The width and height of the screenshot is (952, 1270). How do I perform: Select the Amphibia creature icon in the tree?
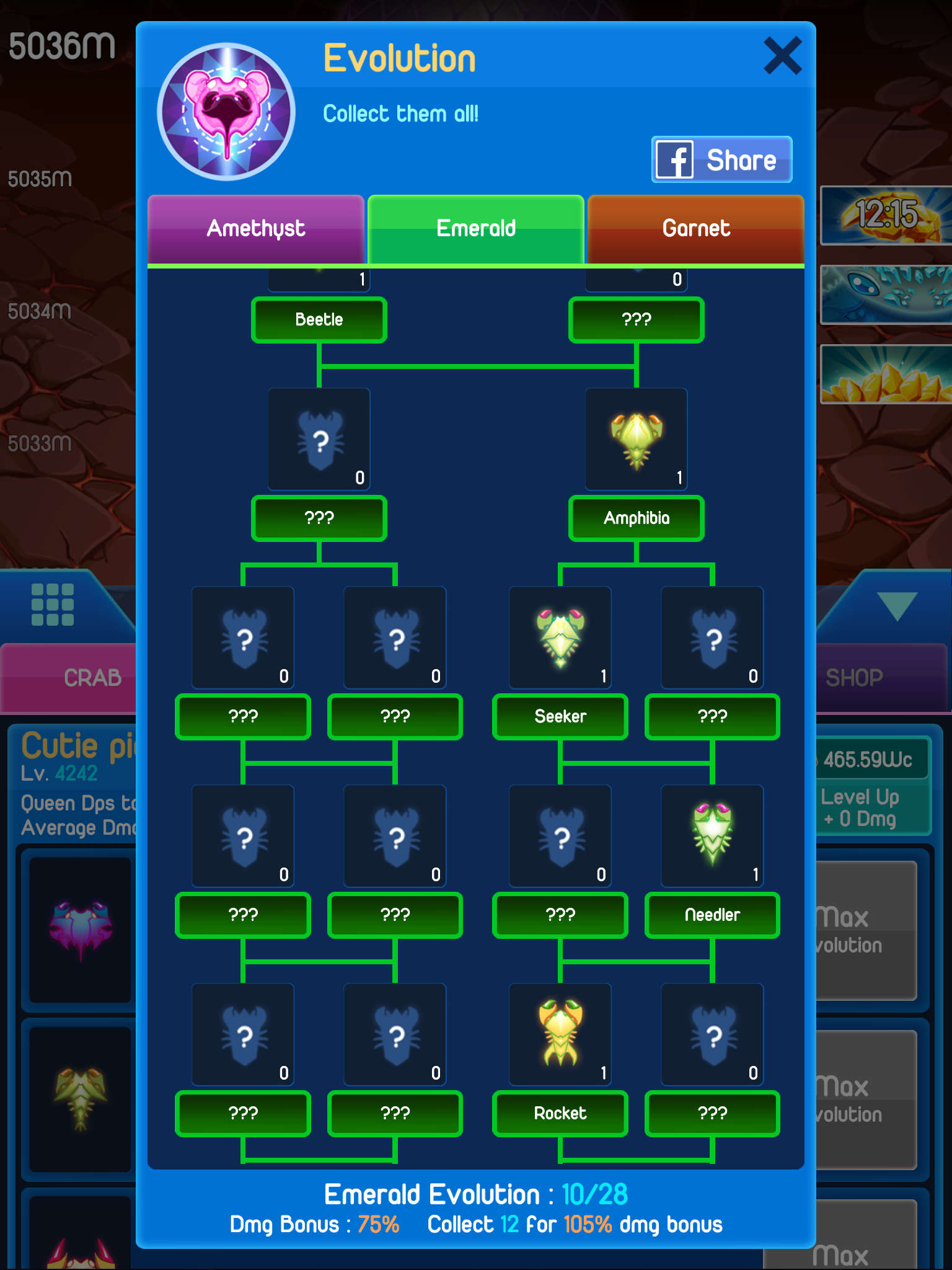(635, 438)
